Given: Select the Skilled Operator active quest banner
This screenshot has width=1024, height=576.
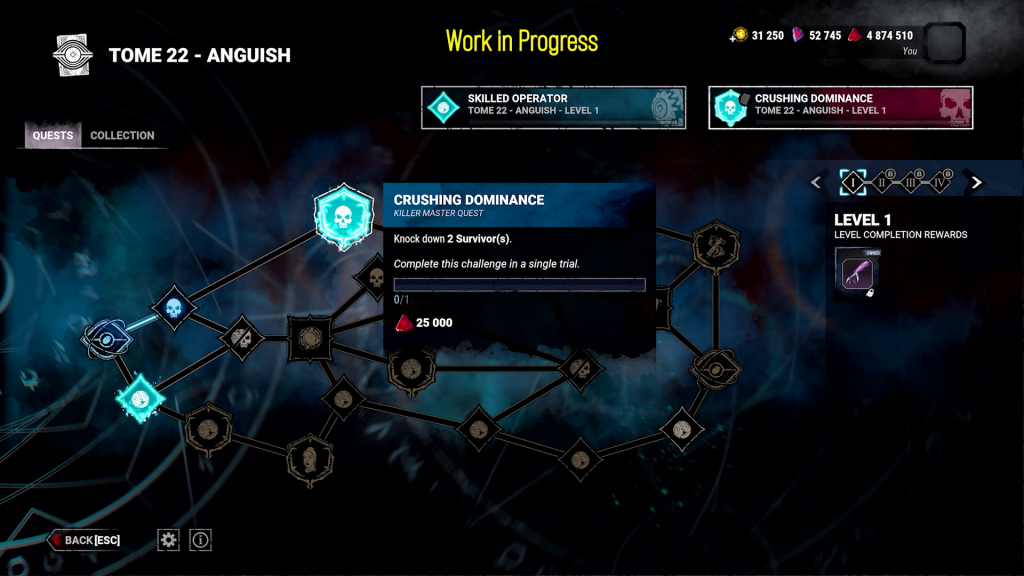Looking at the screenshot, I should [x=554, y=107].
